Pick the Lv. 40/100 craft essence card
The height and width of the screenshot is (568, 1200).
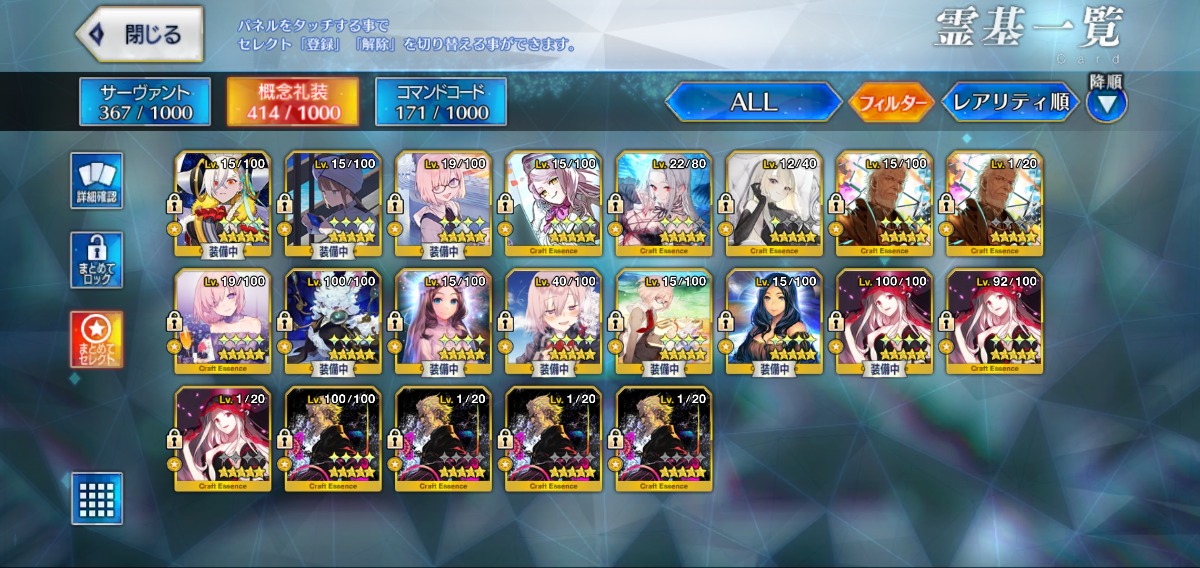[x=554, y=322]
